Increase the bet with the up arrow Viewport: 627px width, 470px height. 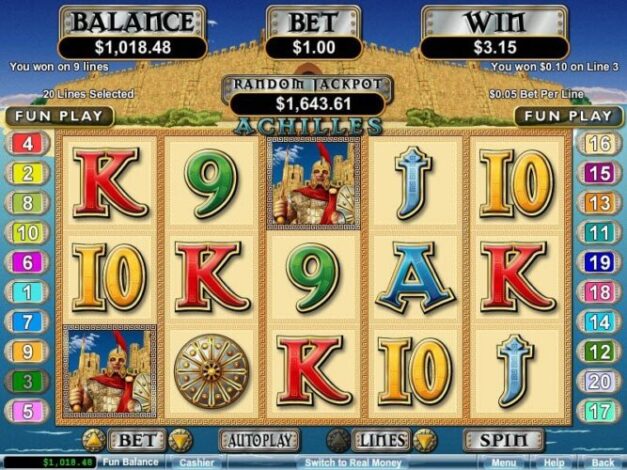(x=93, y=440)
